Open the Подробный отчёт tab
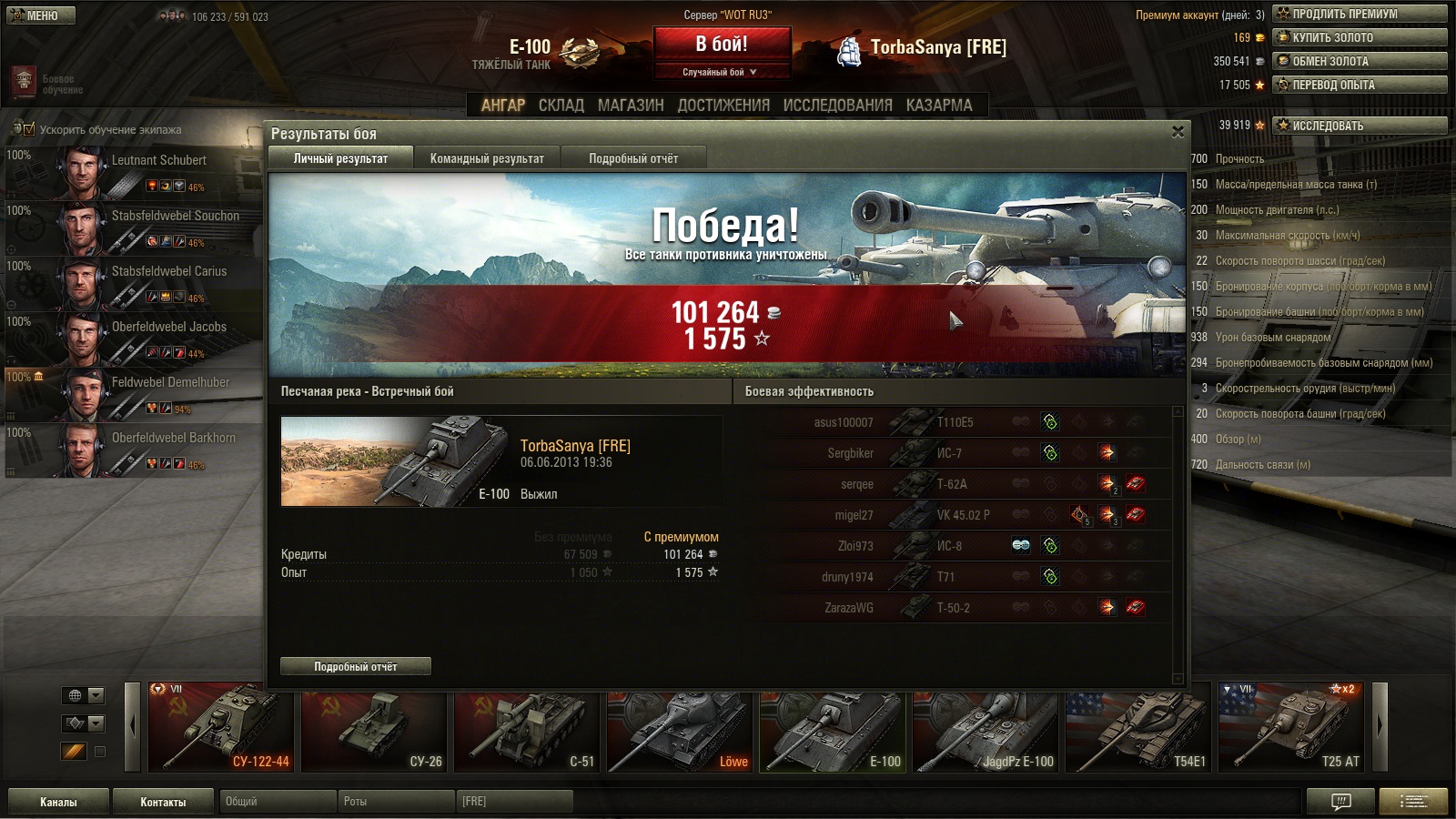 click(x=633, y=158)
